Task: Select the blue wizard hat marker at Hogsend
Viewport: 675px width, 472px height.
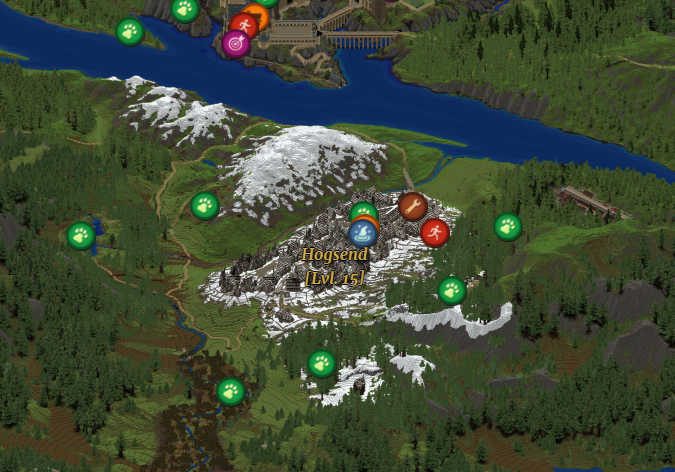Action: tap(363, 234)
